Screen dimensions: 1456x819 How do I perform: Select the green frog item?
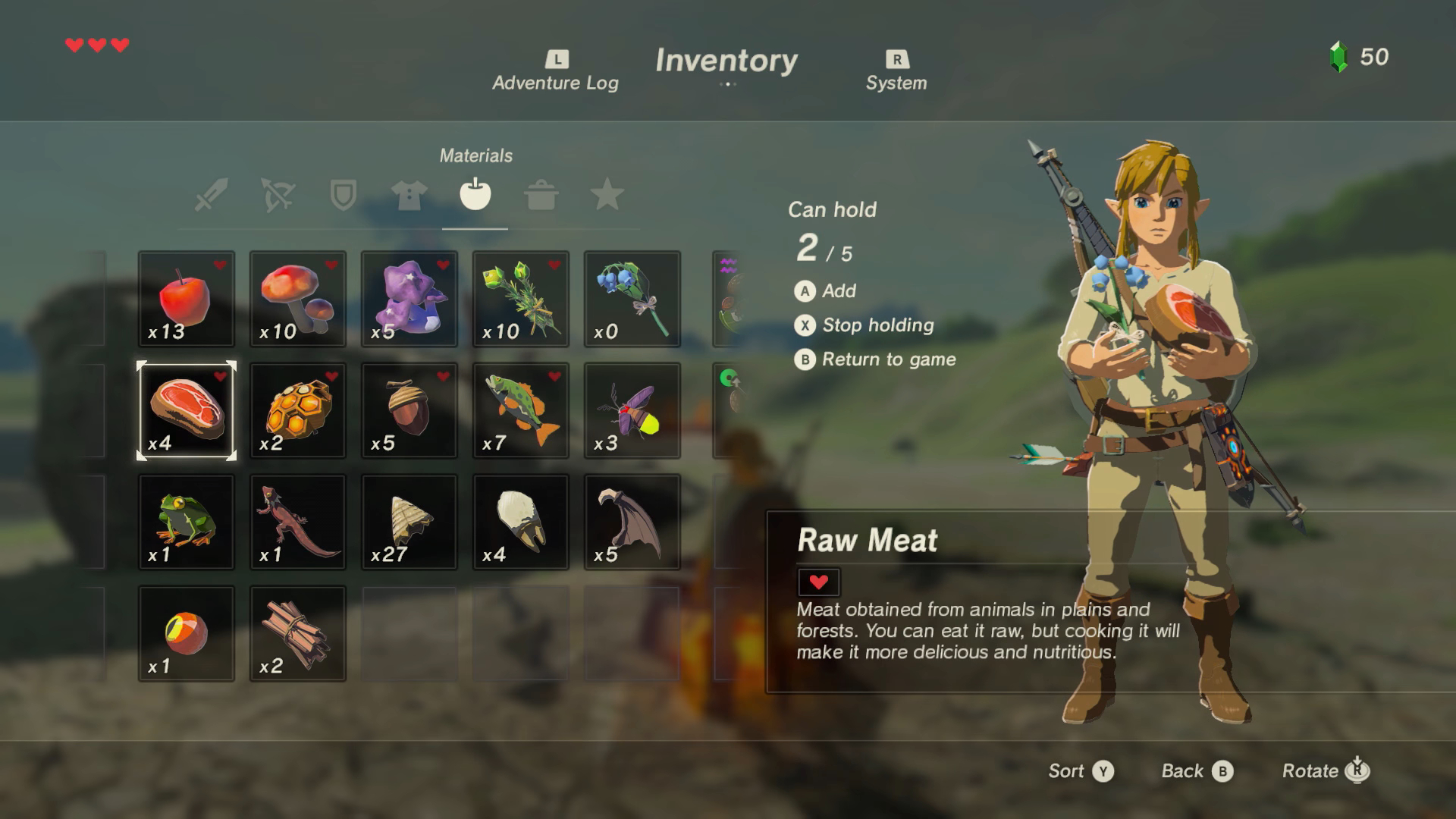pyautogui.click(x=187, y=522)
